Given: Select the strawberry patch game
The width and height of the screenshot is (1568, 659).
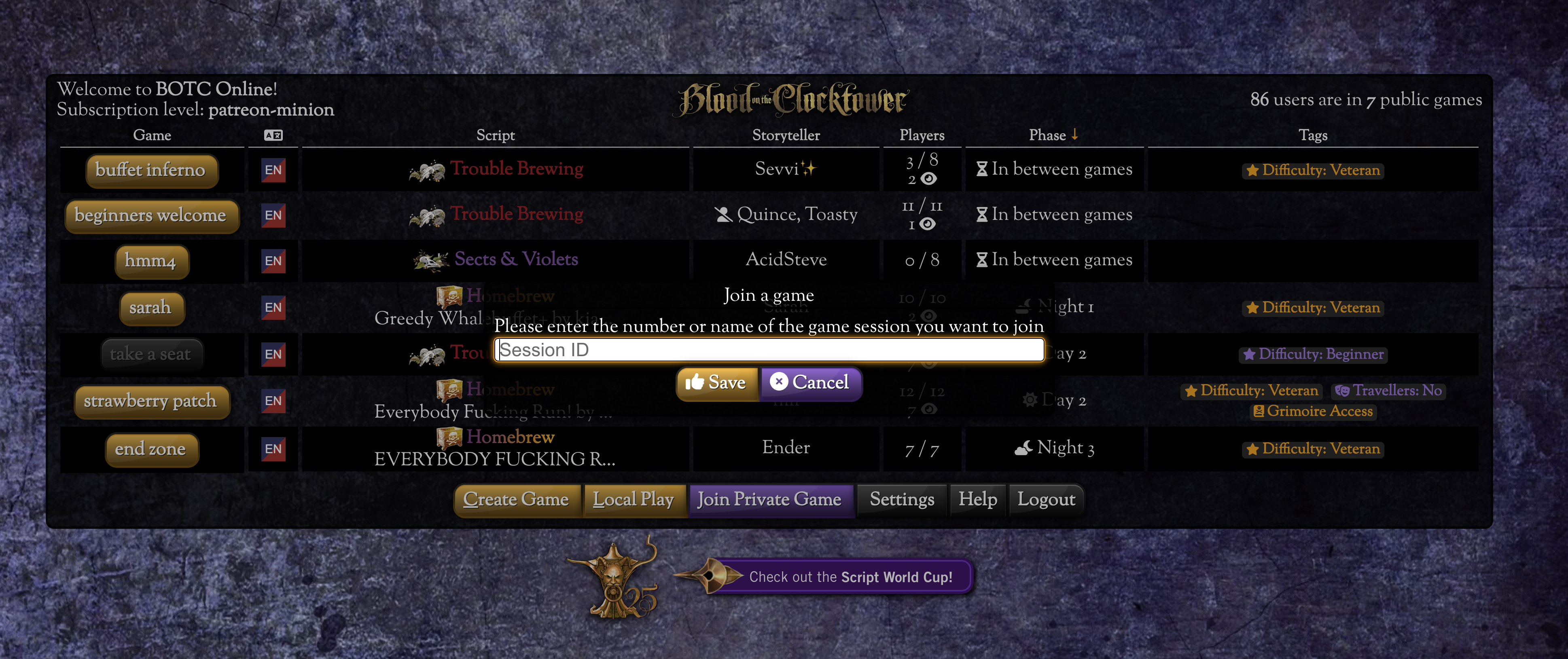Looking at the screenshot, I should point(150,401).
